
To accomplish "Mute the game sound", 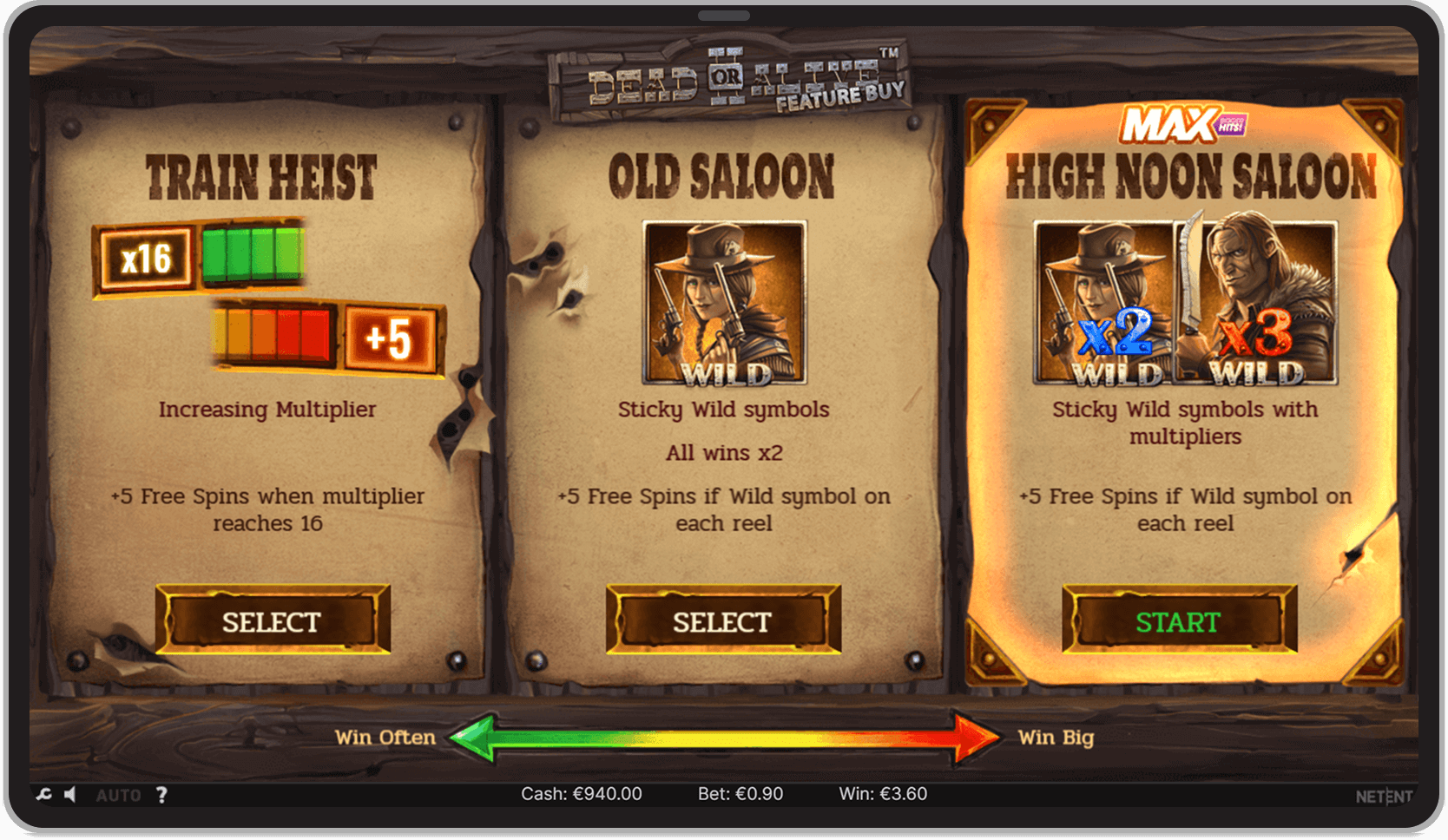I will click(x=71, y=794).
